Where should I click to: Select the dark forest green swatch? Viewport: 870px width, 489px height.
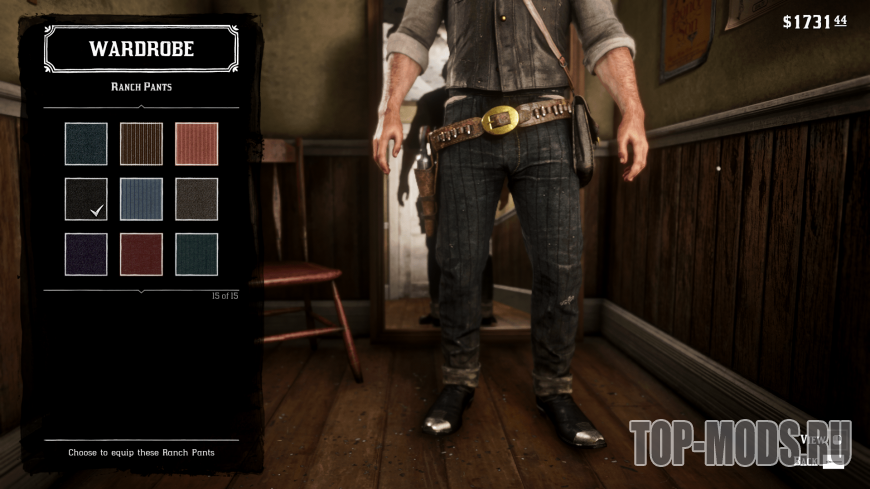coord(196,254)
